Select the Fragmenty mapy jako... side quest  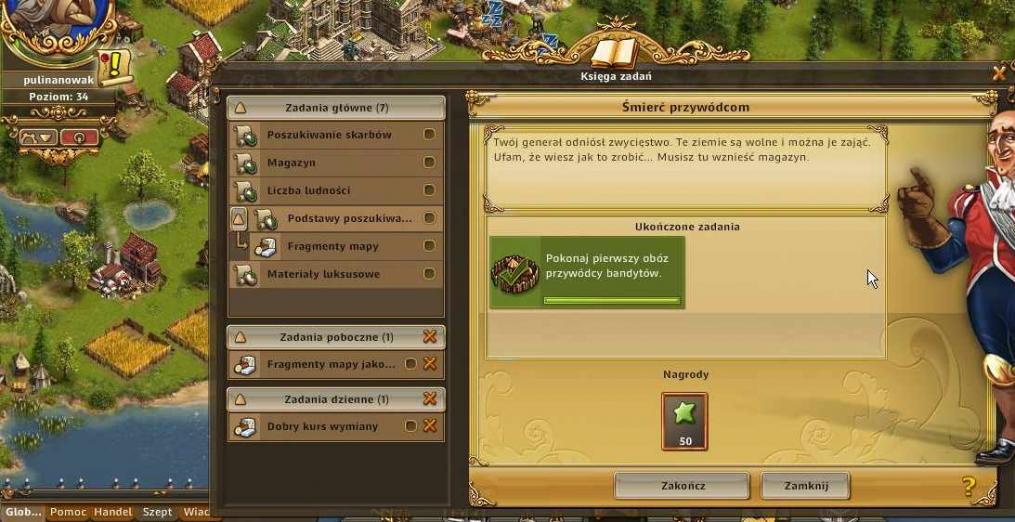330,365
